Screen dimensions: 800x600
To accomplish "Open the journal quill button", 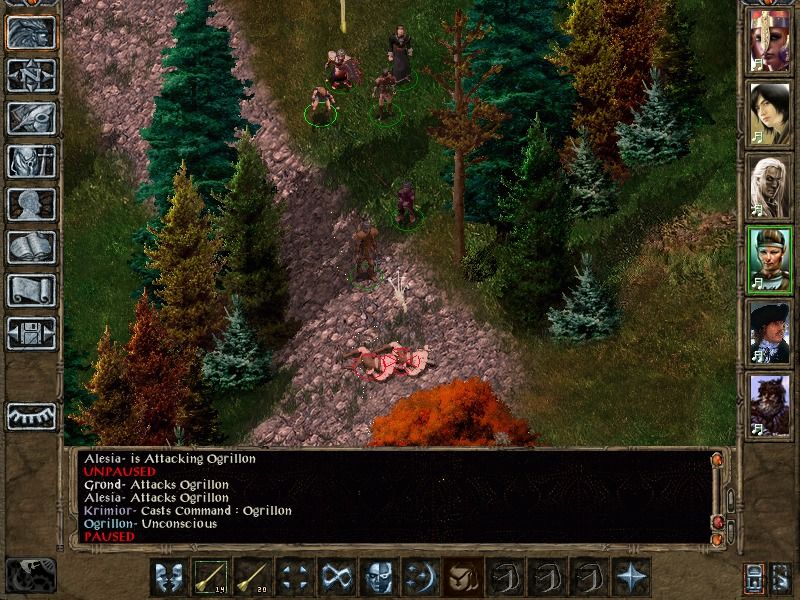I will pyautogui.click(x=31, y=118).
